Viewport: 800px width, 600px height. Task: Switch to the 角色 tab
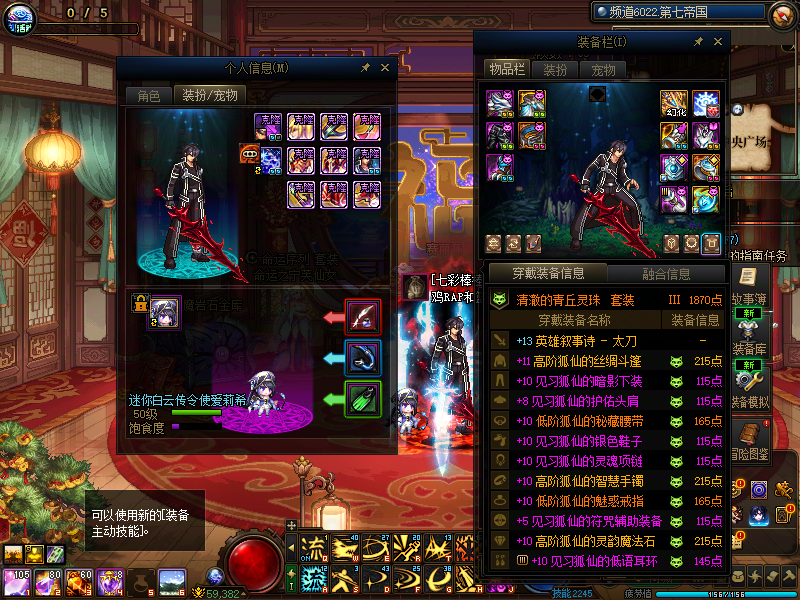point(148,96)
